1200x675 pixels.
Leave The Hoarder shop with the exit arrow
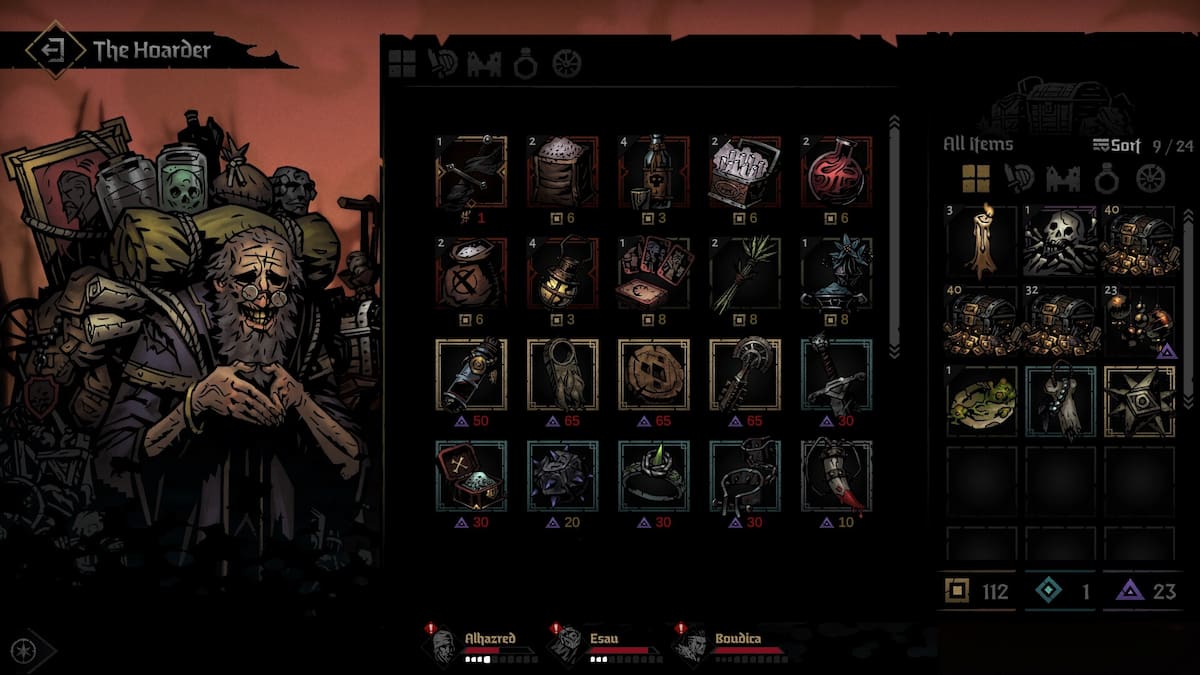(x=55, y=49)
